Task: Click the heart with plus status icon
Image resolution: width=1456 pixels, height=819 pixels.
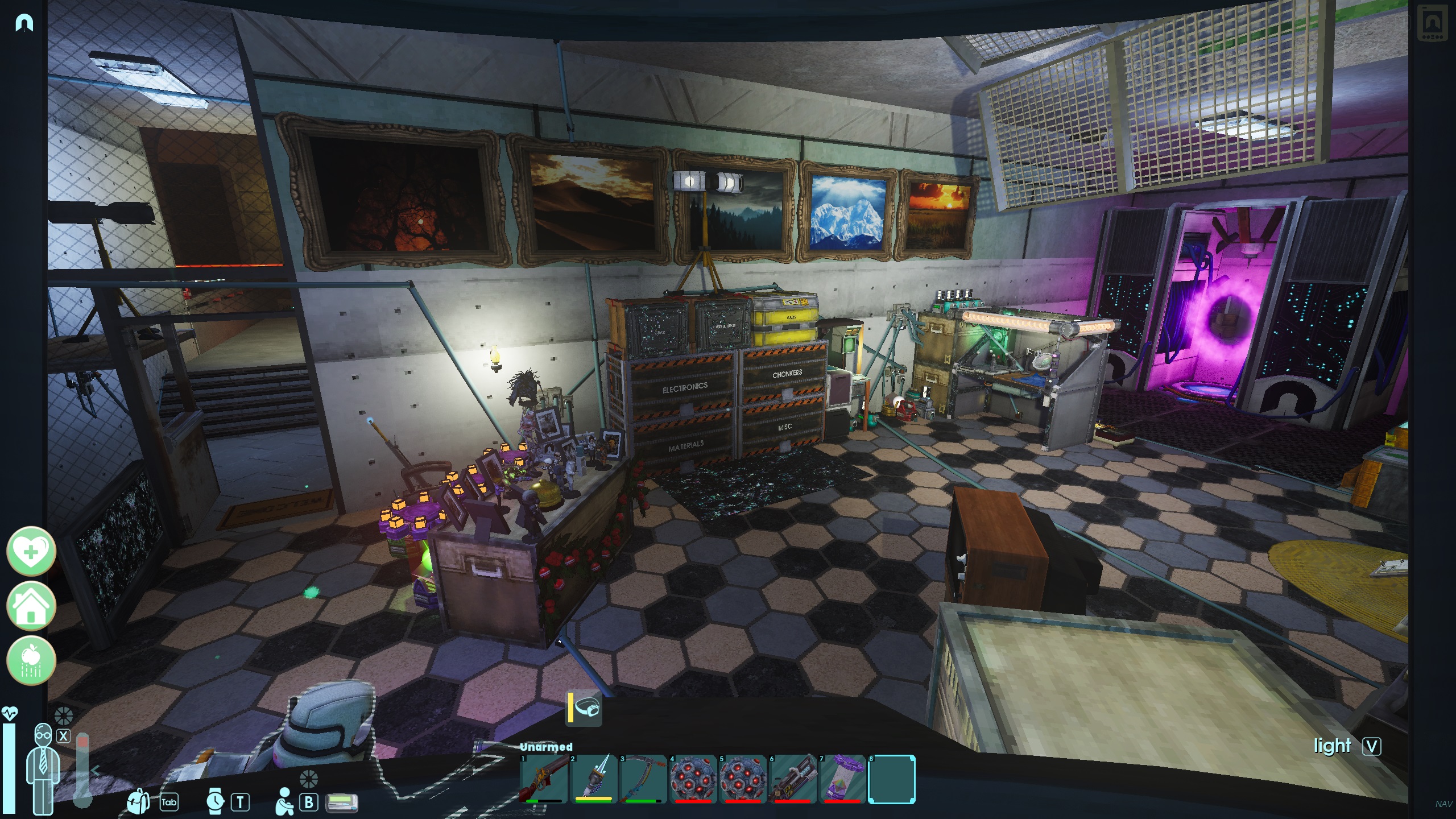Action: 31,551
